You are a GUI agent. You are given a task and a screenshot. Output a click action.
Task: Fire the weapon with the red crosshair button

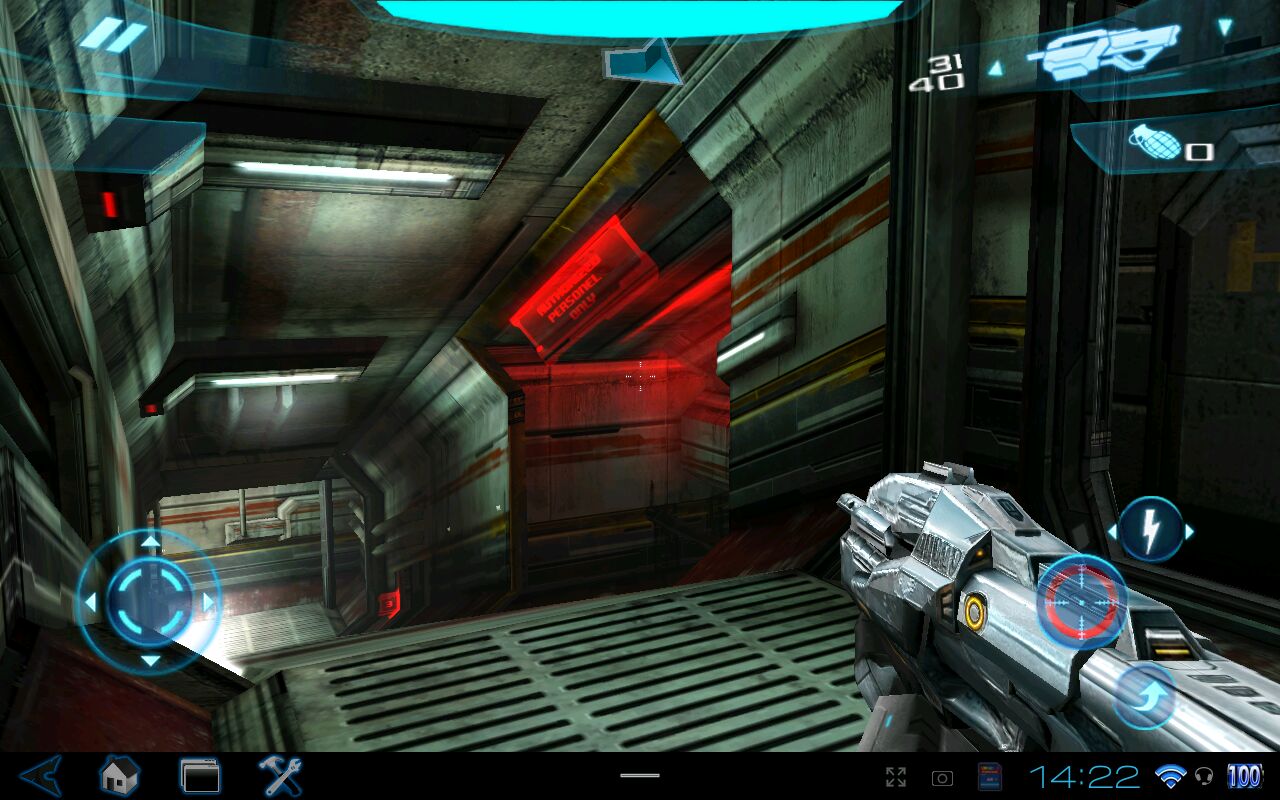tap(1081, 599)
